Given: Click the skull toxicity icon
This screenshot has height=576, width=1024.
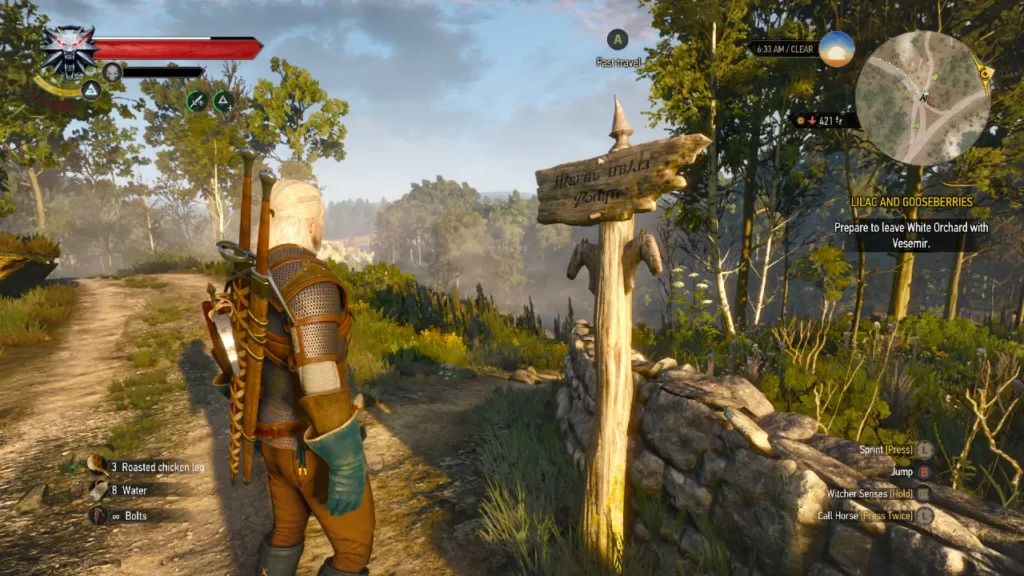Looking at the screenshot, I should coord(112,72).
